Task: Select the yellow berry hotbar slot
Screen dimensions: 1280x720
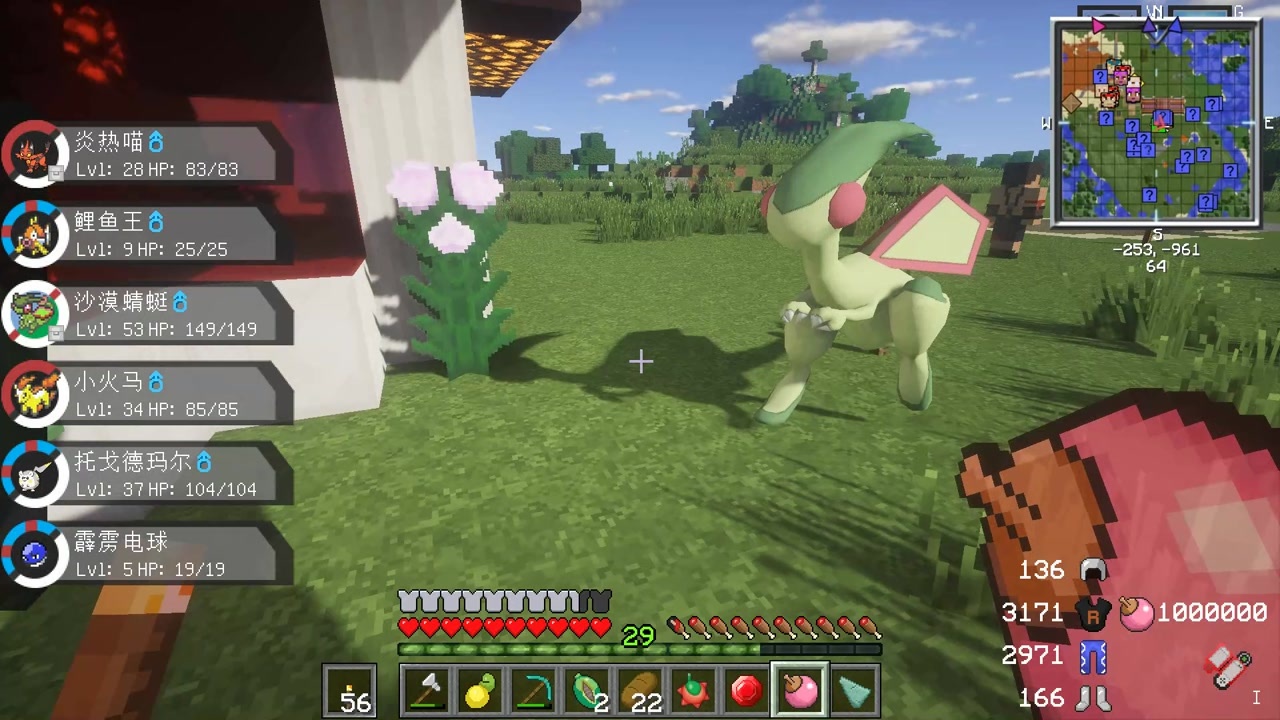Action: [480, 691]
